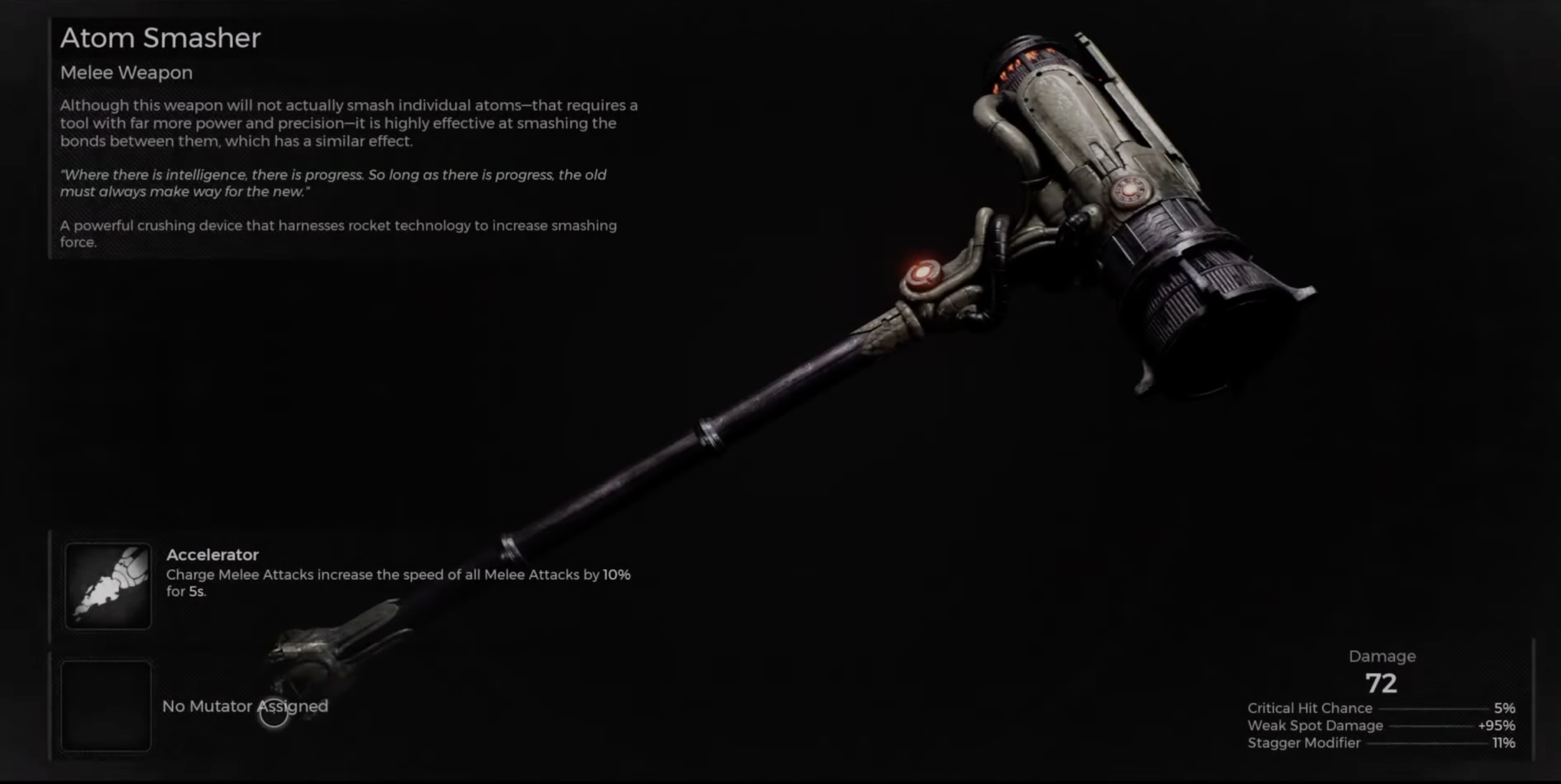This screenshot has width=1561, height=784.
Task: Open the empty mutator slot
Action: point(106,706)
